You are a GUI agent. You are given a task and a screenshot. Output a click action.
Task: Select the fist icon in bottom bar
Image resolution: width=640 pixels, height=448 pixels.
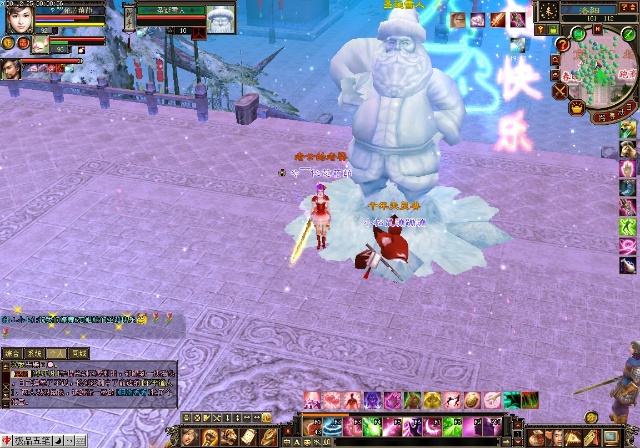(x=208, y=437)
